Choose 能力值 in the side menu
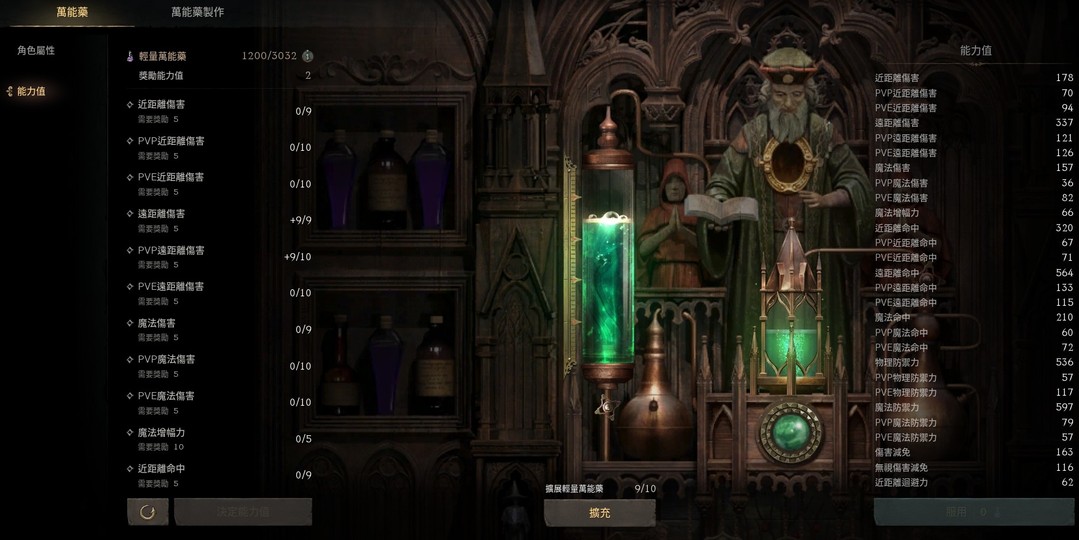This screenshot has width=1079, height=540. point(31,91)
